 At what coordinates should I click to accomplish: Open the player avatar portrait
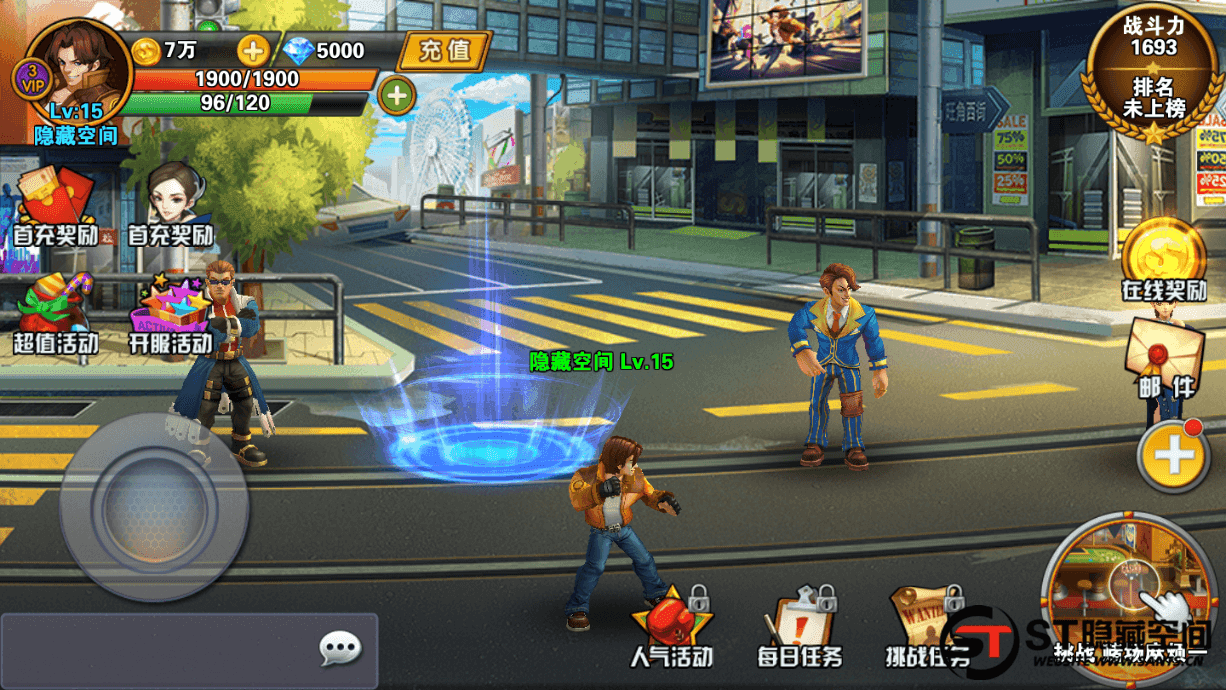point(80,70)
